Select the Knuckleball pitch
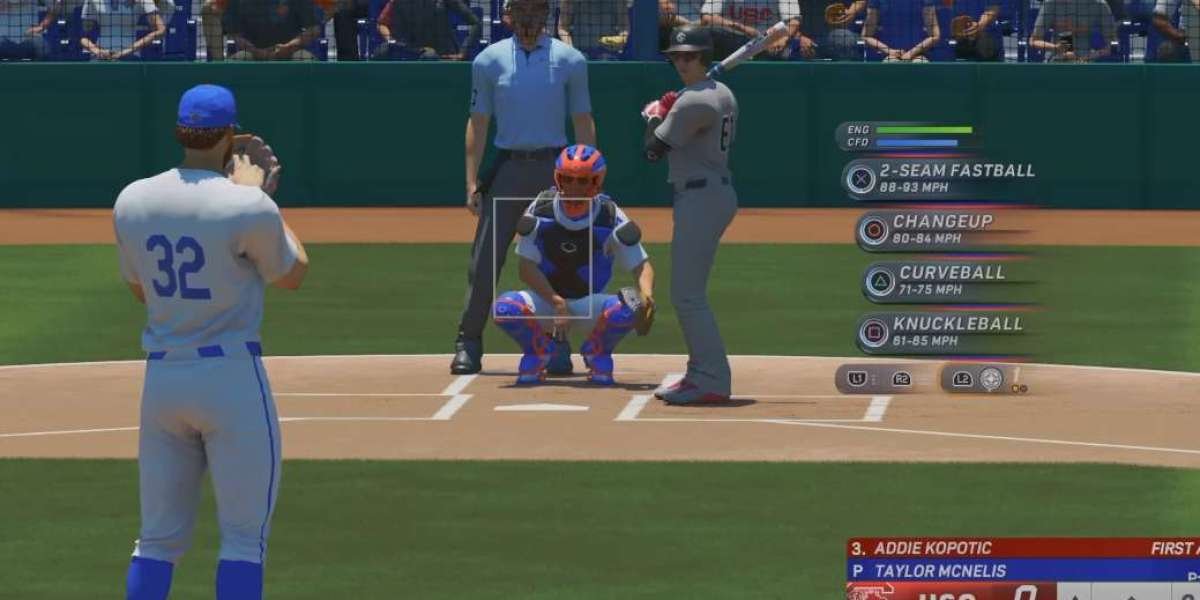This screenshot has width=1200, height=600. click(x=938, y=333)
